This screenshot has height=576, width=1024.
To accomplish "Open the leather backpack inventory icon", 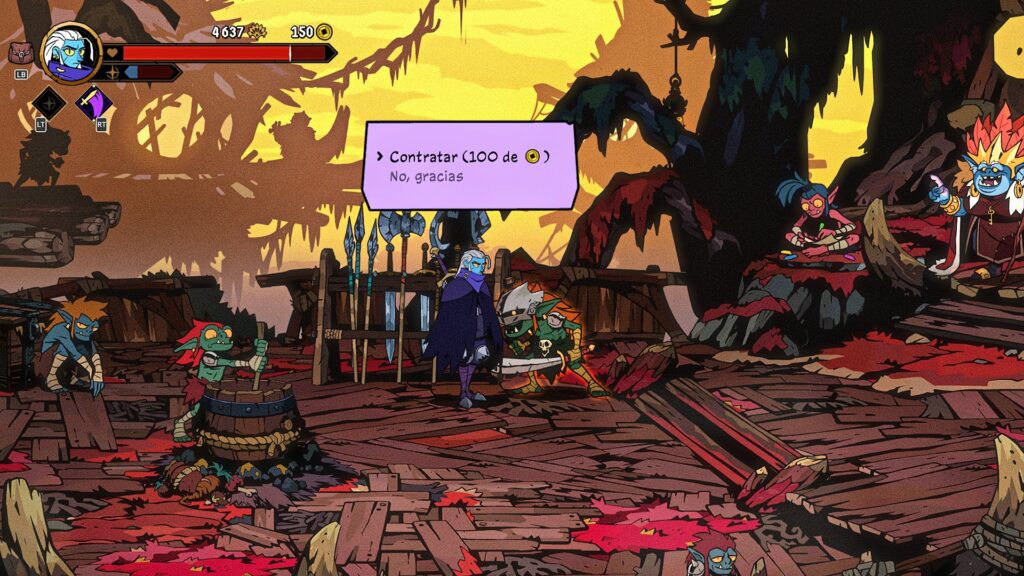I will (20, 54).
